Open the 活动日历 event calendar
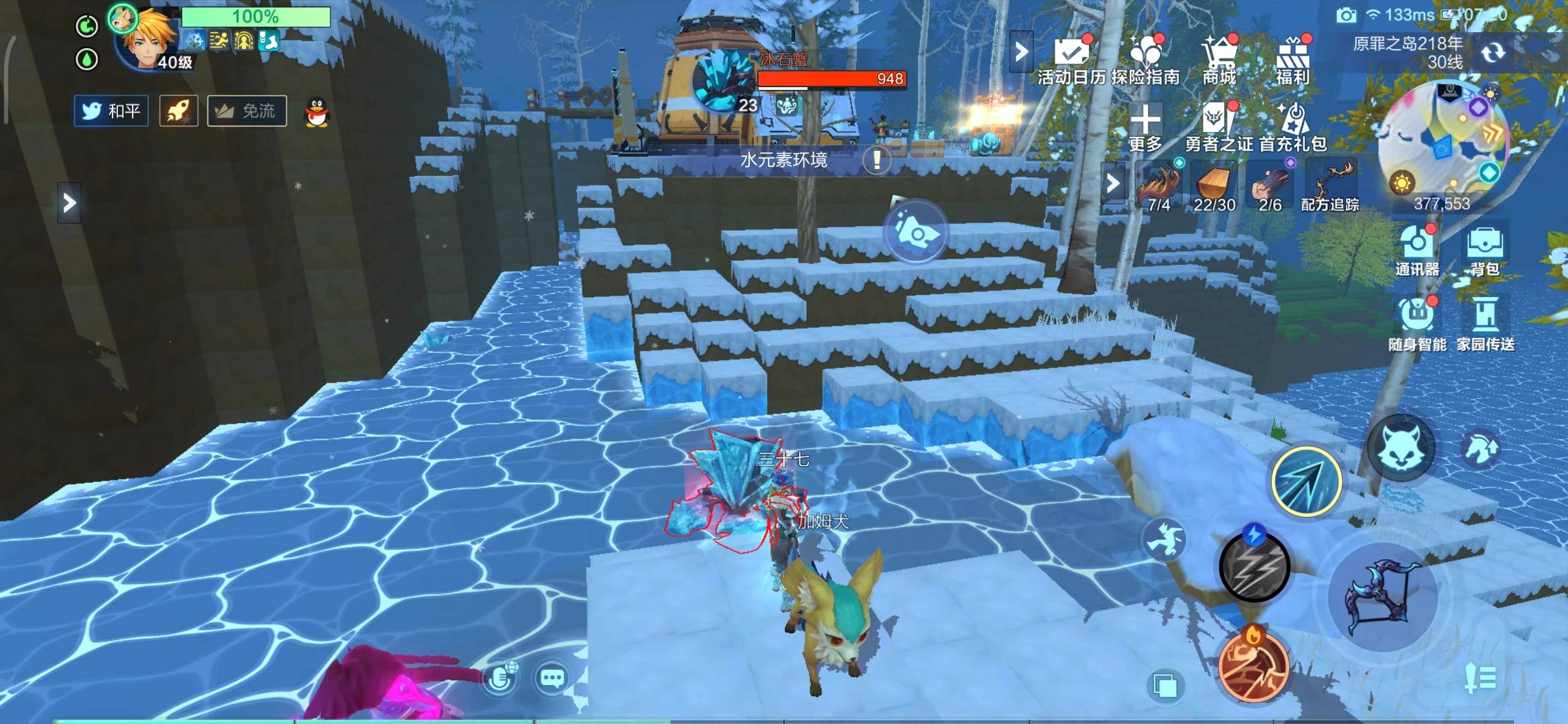 pos(1071,60)
